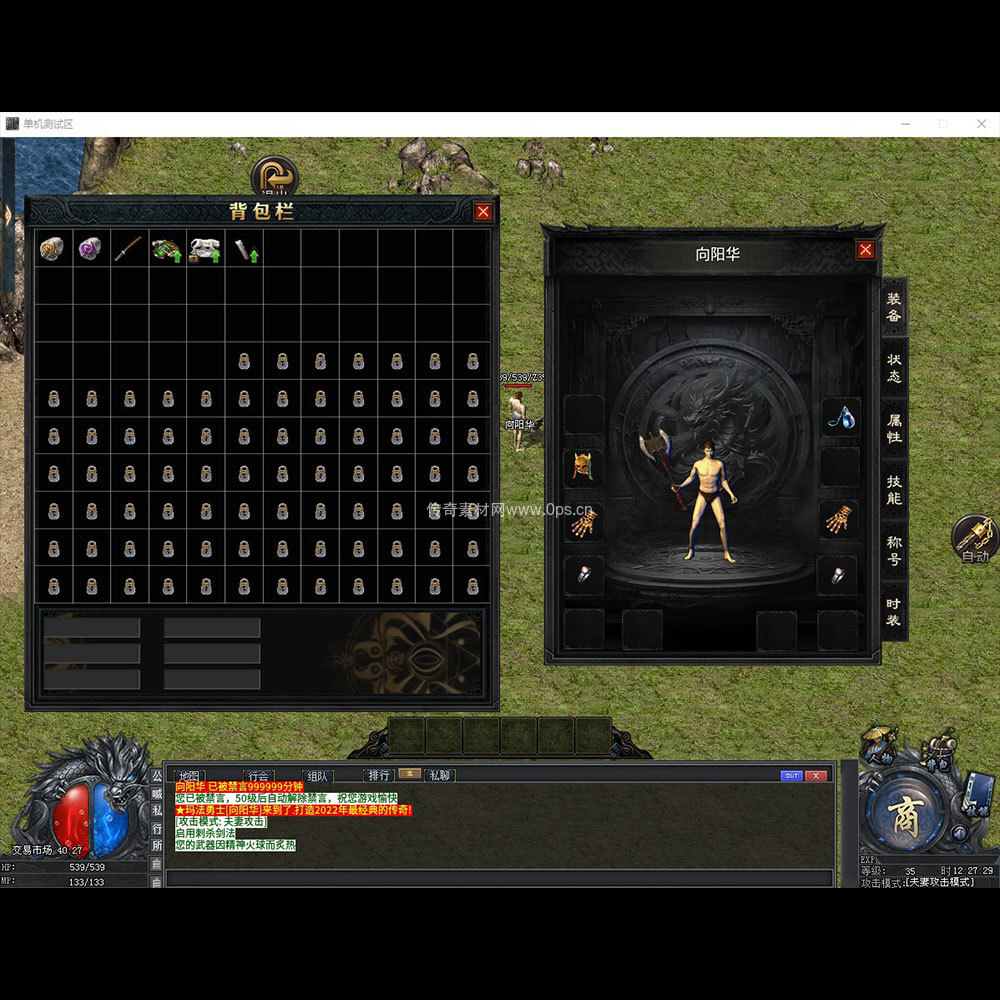View the 时装 fashion tab

894,611
